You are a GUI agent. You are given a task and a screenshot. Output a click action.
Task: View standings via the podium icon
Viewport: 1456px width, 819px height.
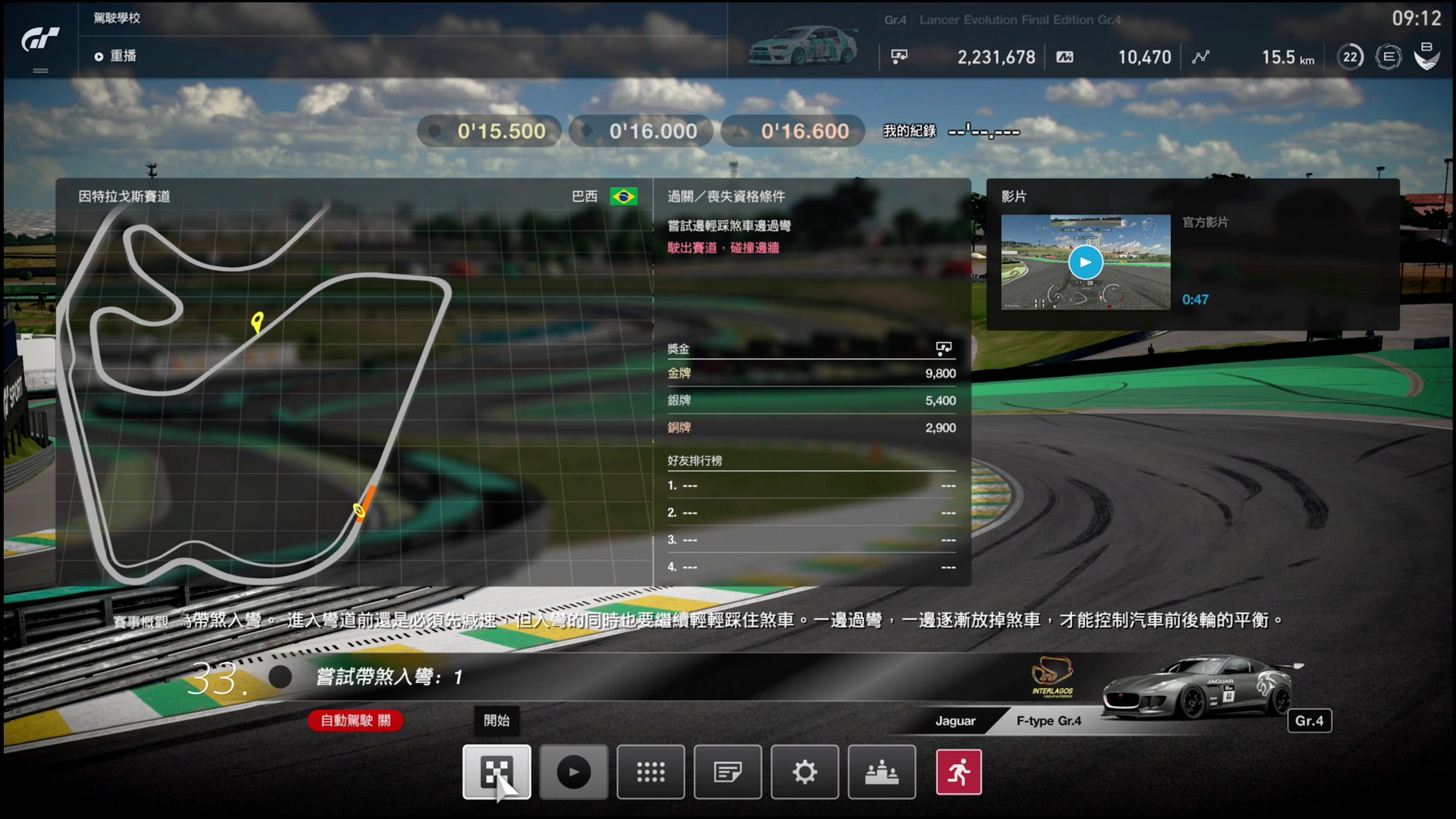click(881, 772)
